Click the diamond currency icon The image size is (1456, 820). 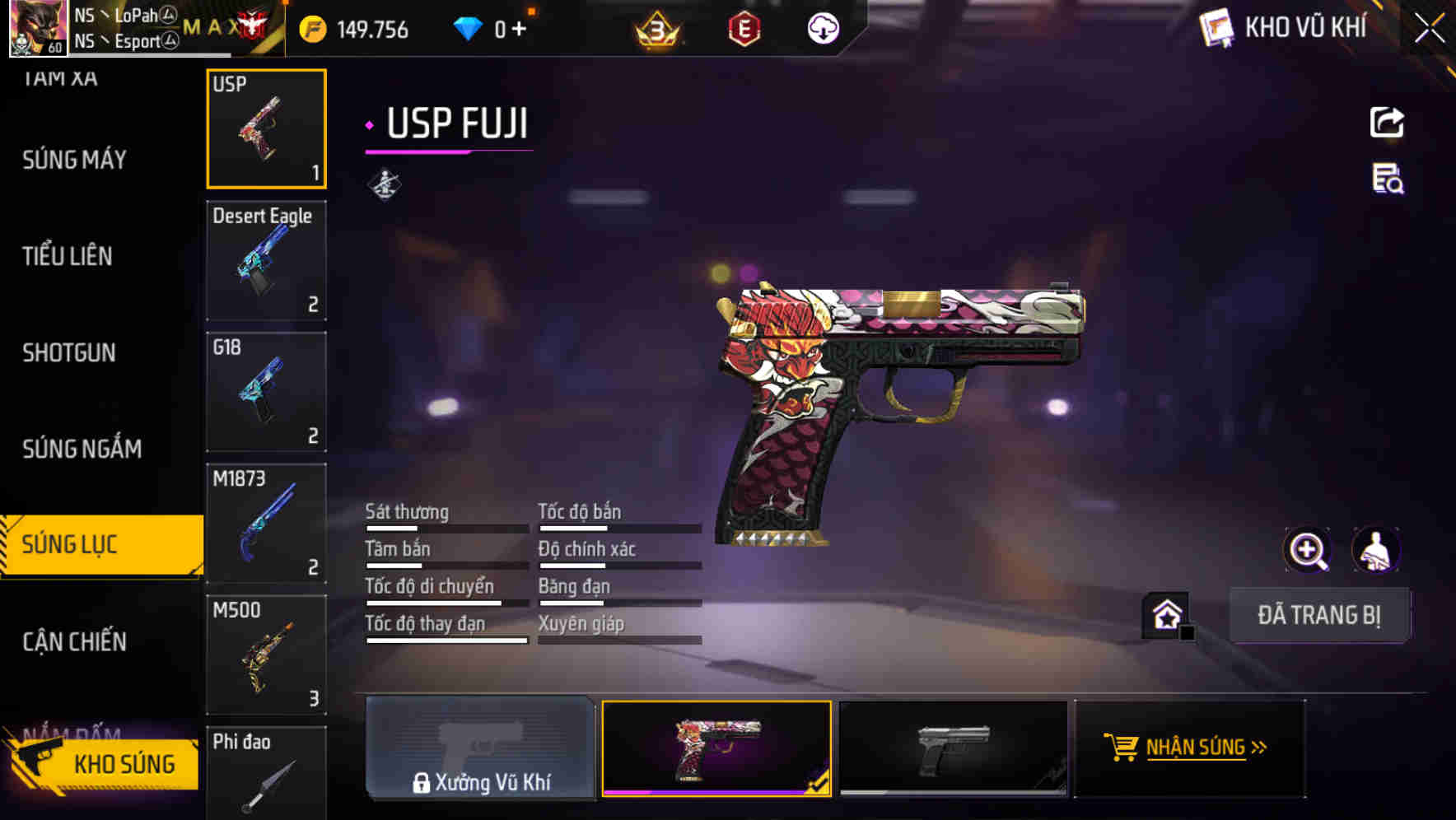(469, 27)
